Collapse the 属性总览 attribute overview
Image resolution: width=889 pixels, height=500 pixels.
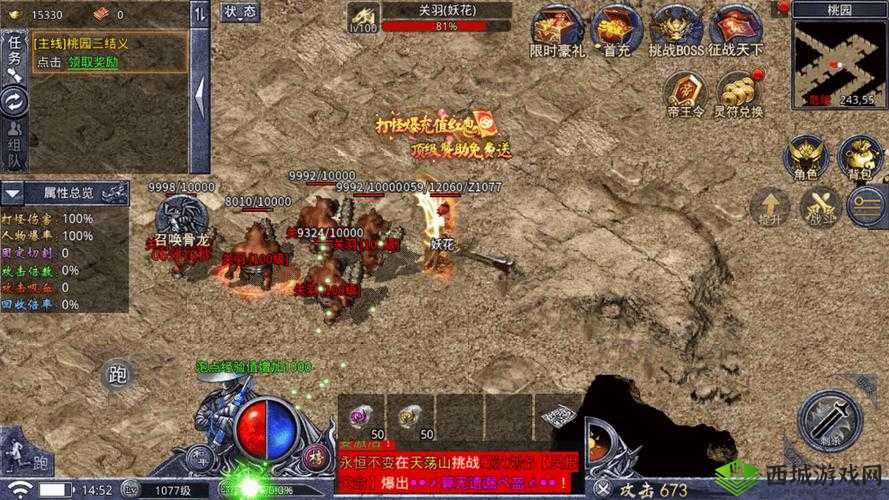[x=12, y=192]
